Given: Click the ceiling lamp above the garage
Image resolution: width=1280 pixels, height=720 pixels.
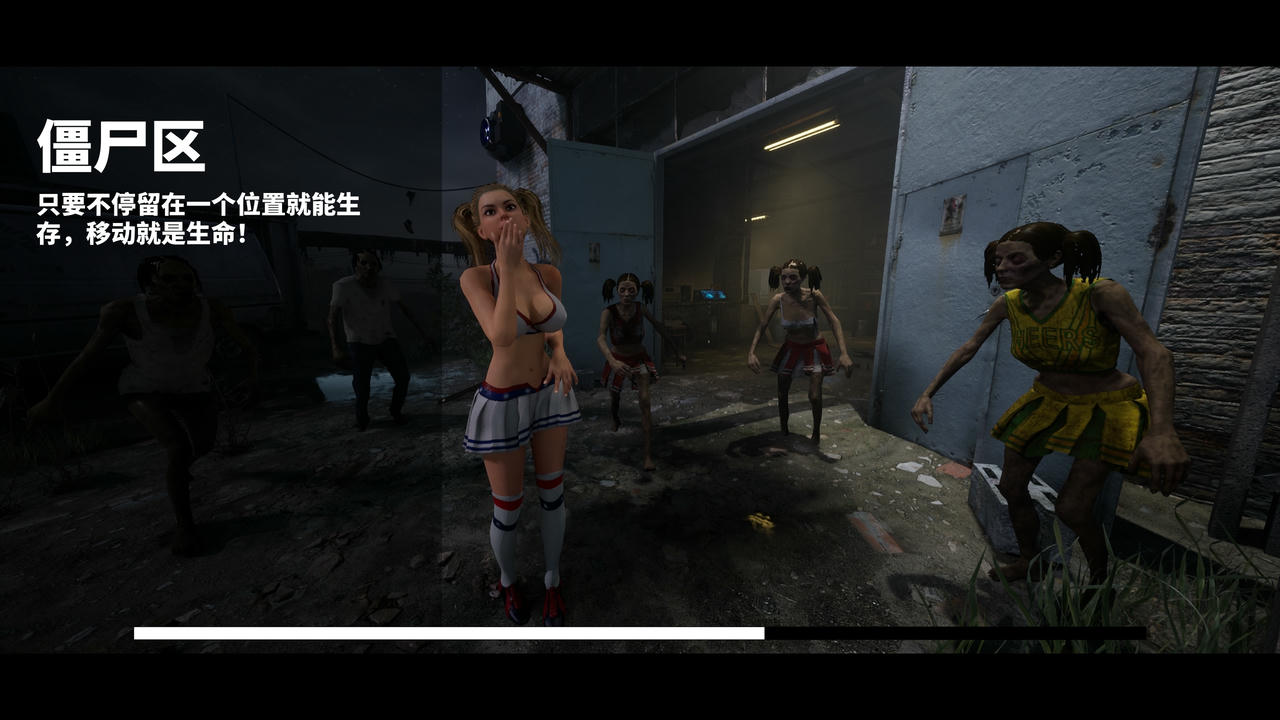Looking at the screenshot, I should 800,131.
